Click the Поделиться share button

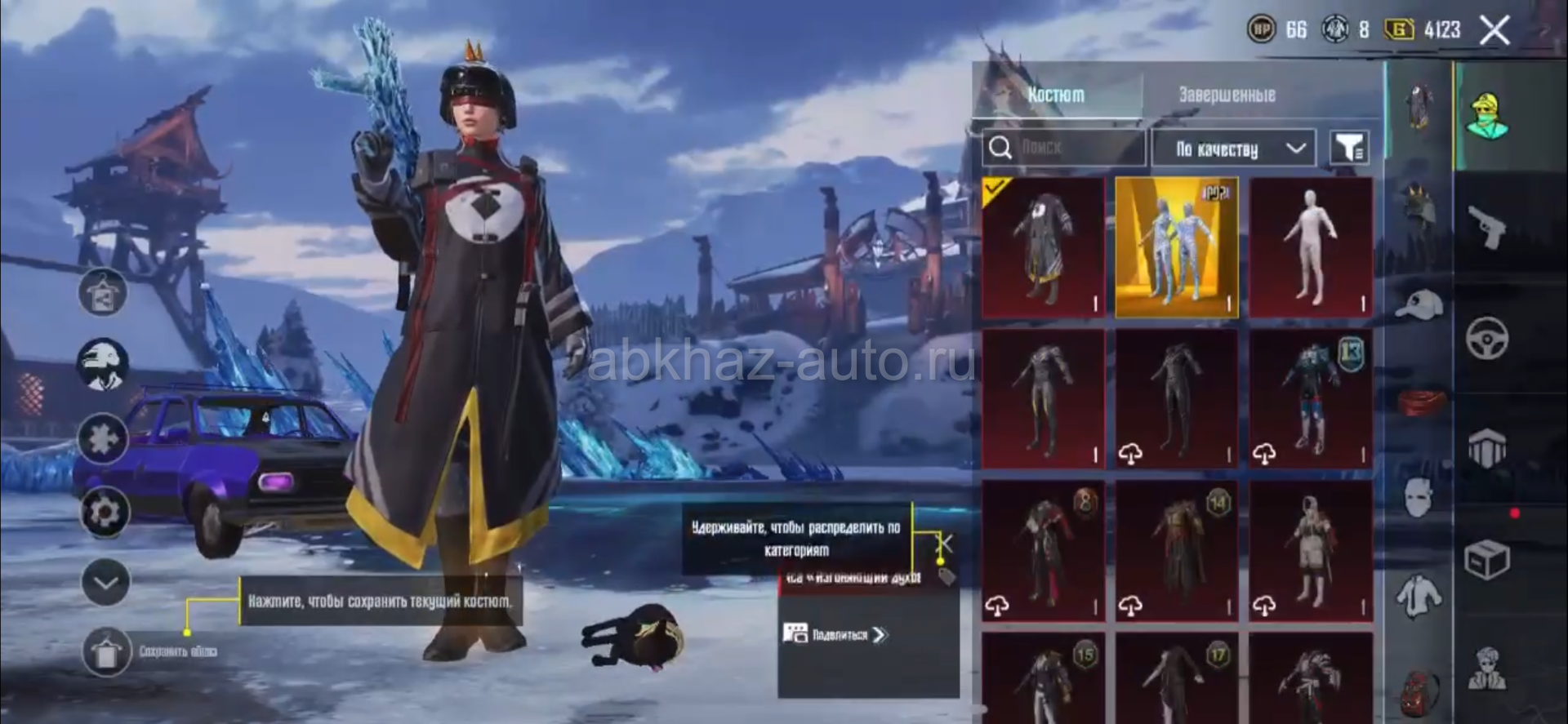[835, 634]
